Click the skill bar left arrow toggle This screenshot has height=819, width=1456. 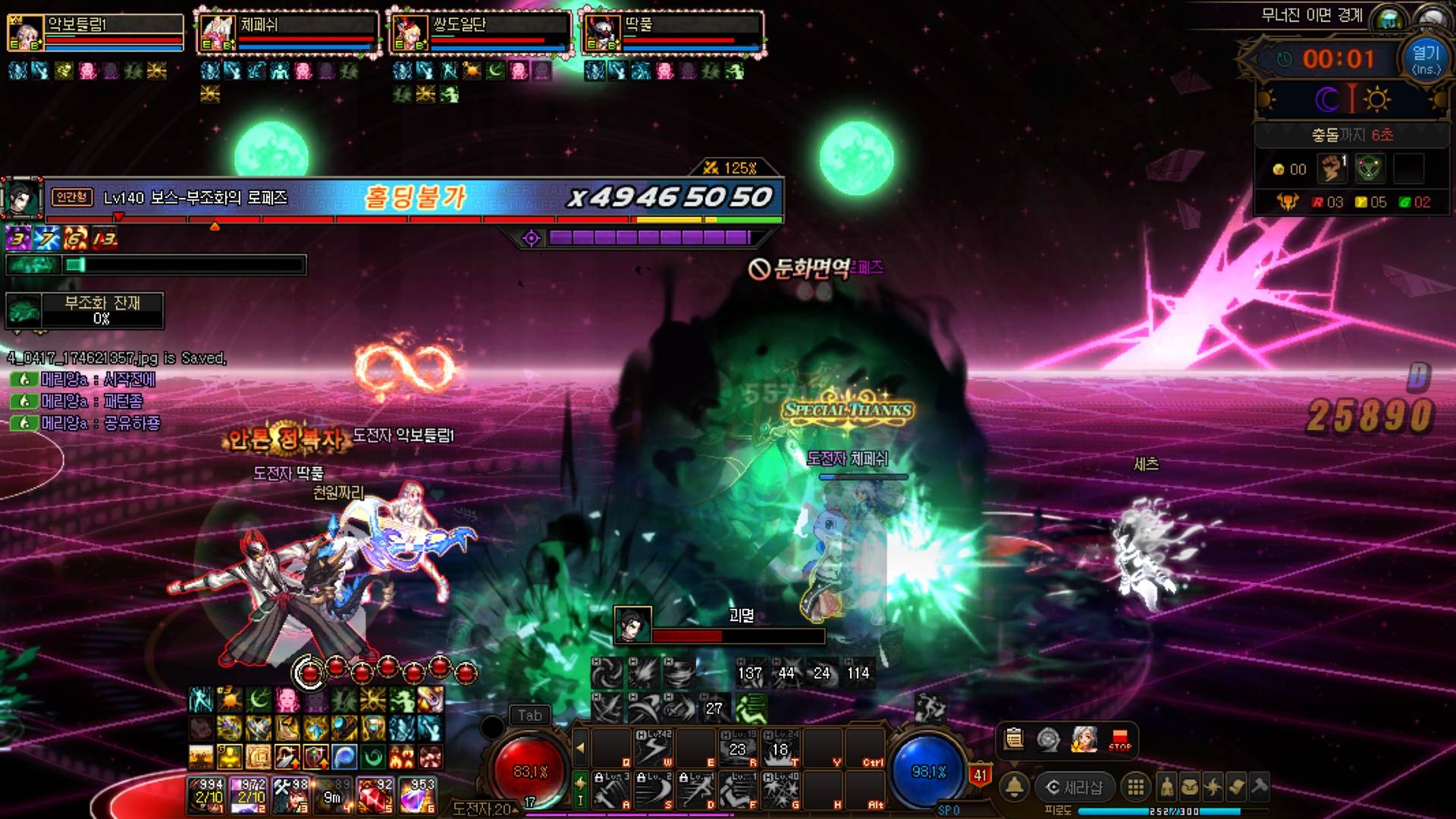[x=580, y=748]
